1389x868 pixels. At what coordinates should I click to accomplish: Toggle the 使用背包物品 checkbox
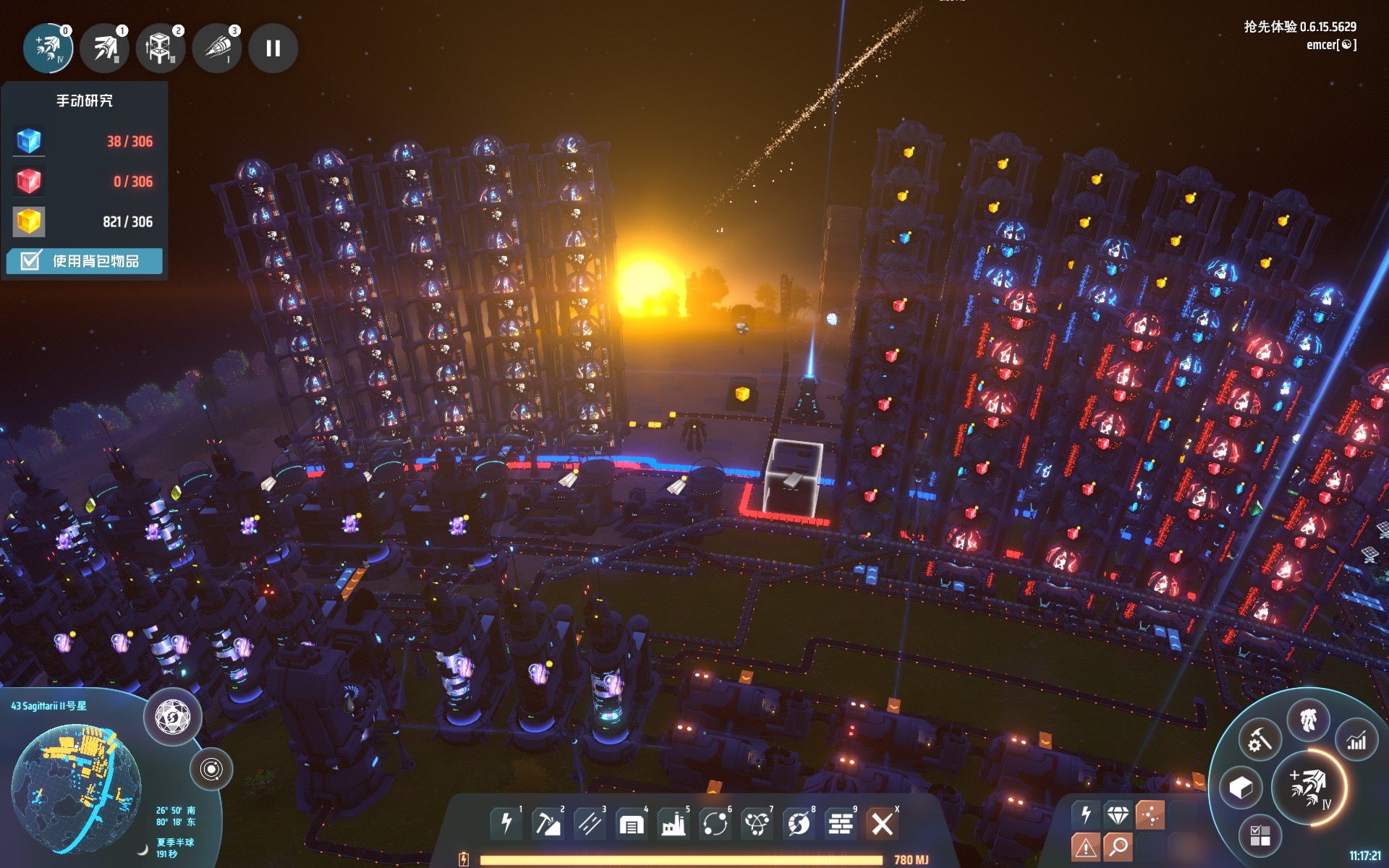coord(30,261)
